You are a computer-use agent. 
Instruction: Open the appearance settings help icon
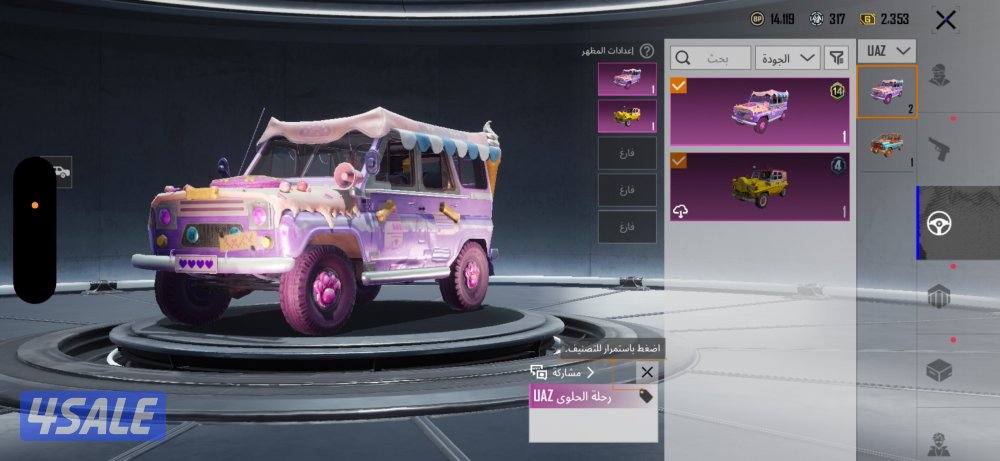(647, 50)
